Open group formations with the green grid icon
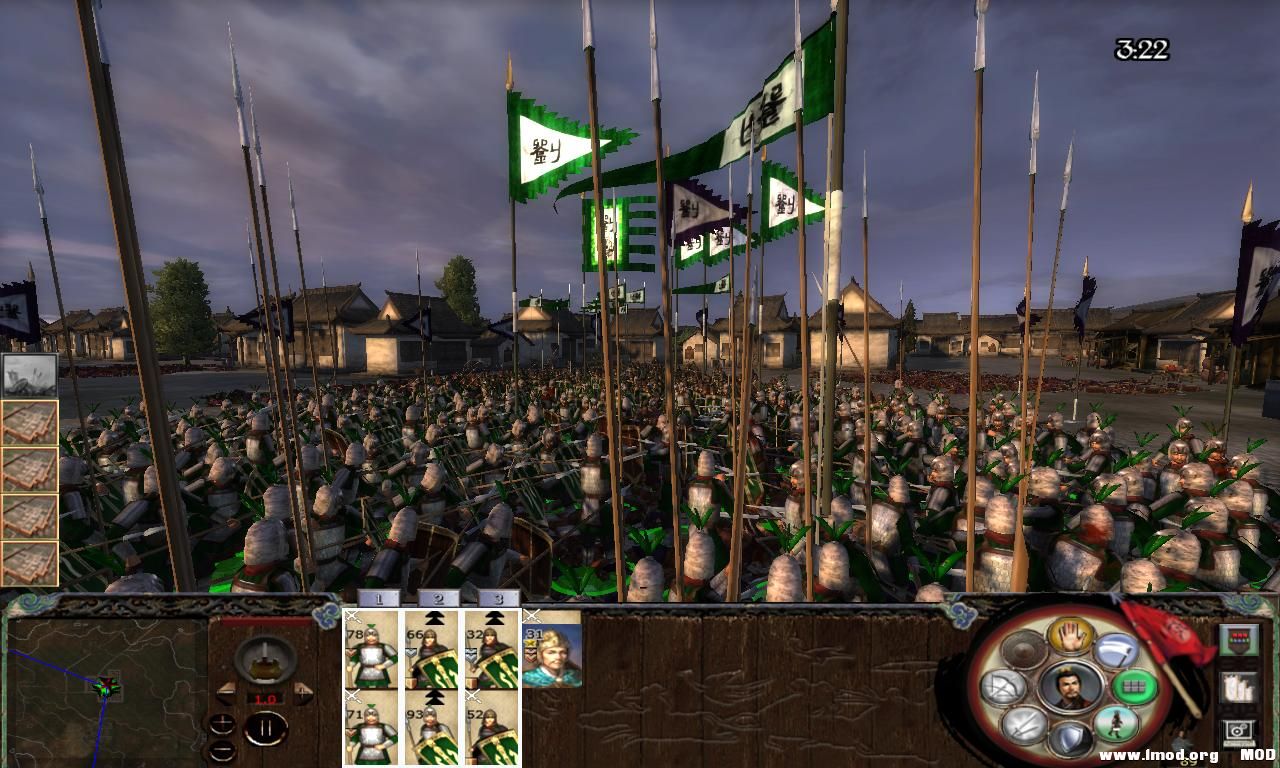Screen dimensions: 1280x768 coord(1133,686)
